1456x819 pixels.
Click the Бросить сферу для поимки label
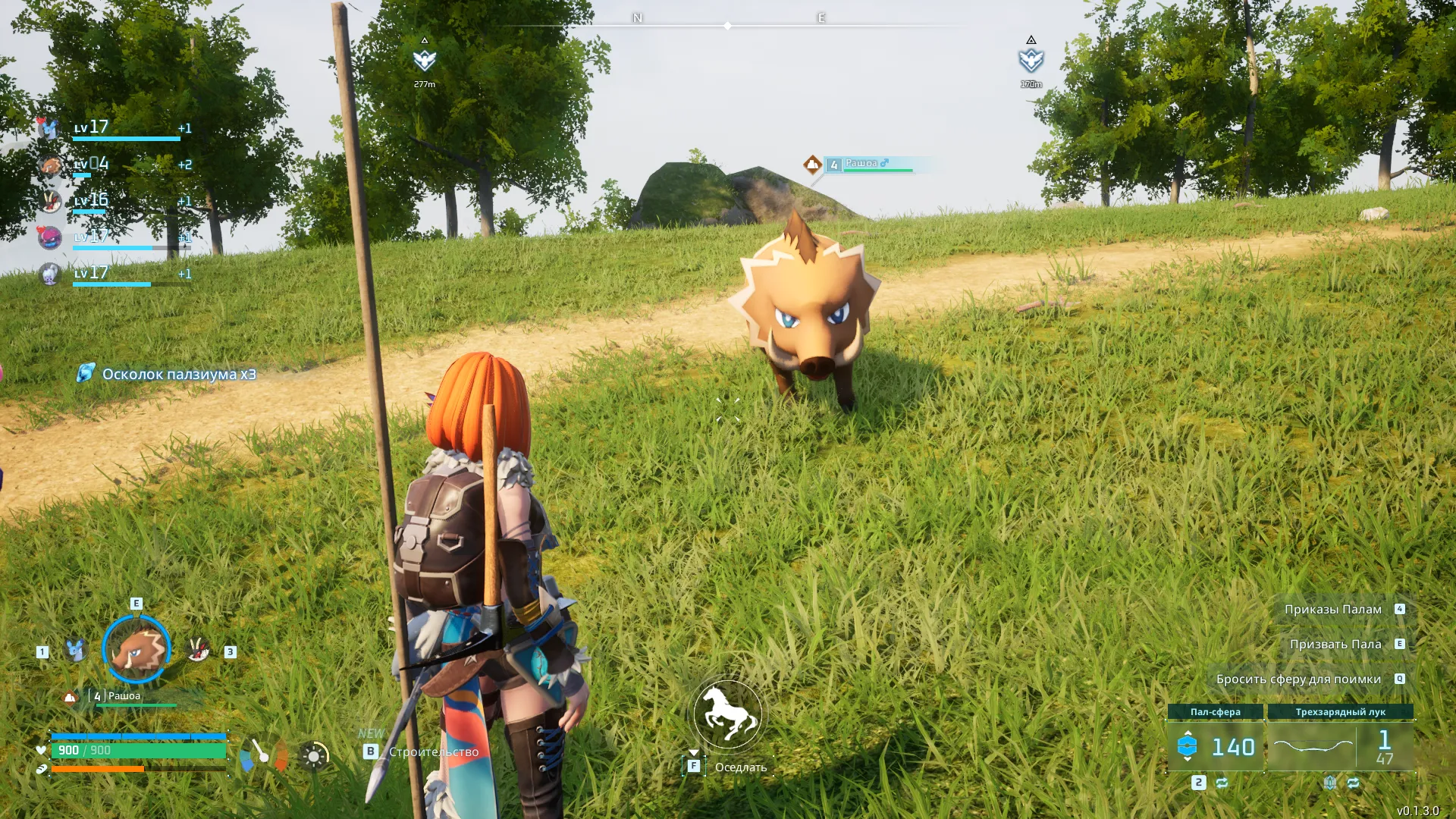click(1298, 679)
